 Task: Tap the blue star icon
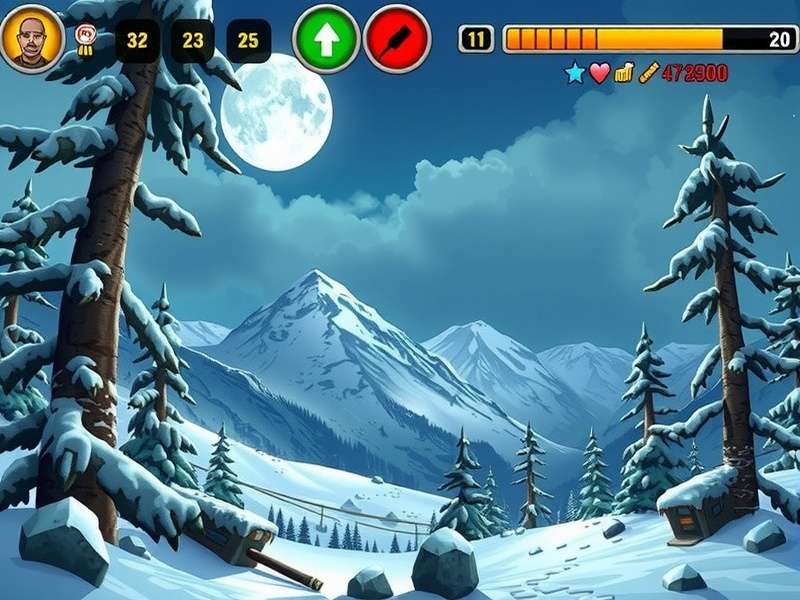click(x=574, y=73)
